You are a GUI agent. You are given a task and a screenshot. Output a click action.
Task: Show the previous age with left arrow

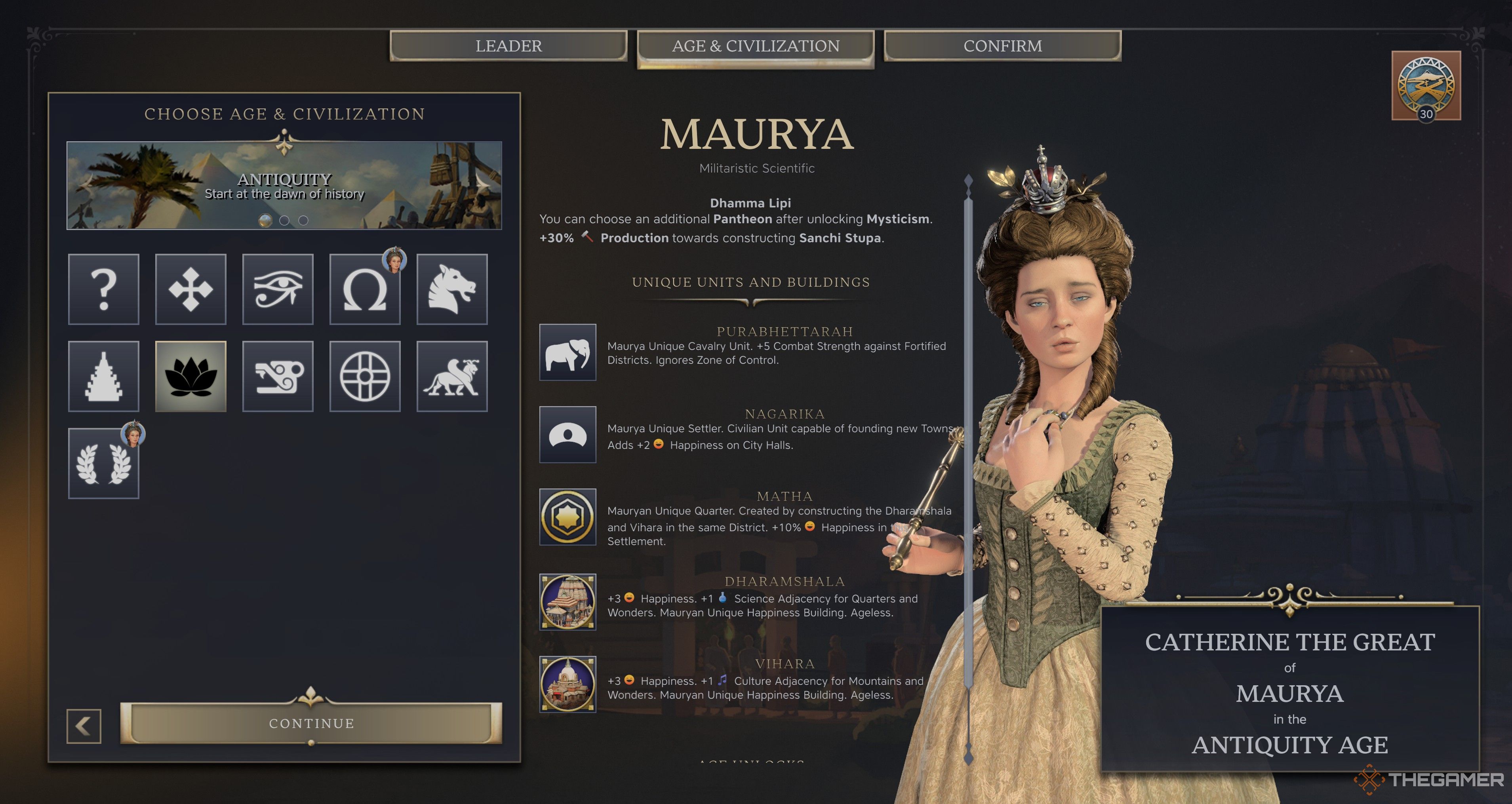click(86, 183)
